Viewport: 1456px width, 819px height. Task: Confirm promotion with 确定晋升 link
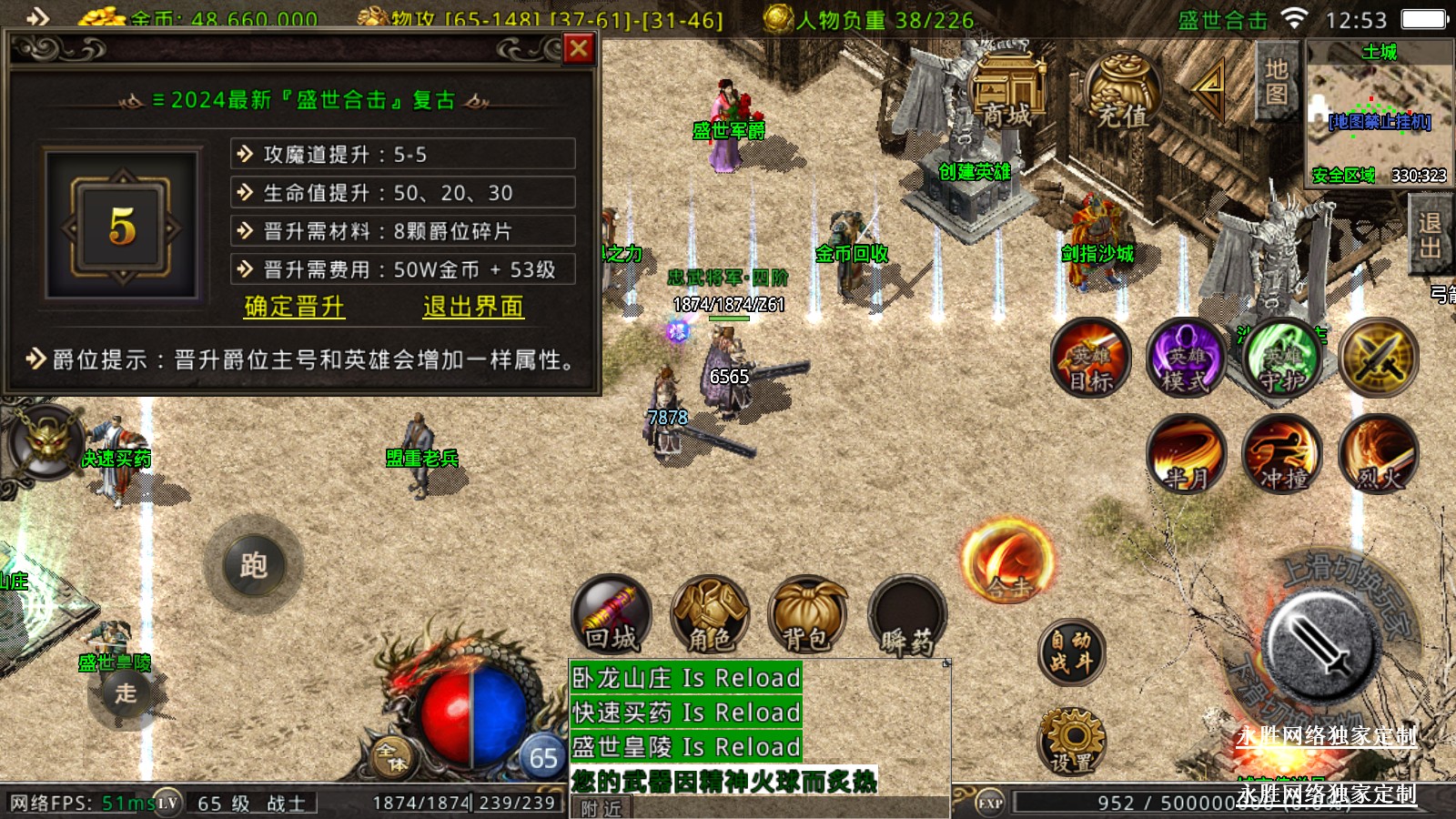[294, 307]
